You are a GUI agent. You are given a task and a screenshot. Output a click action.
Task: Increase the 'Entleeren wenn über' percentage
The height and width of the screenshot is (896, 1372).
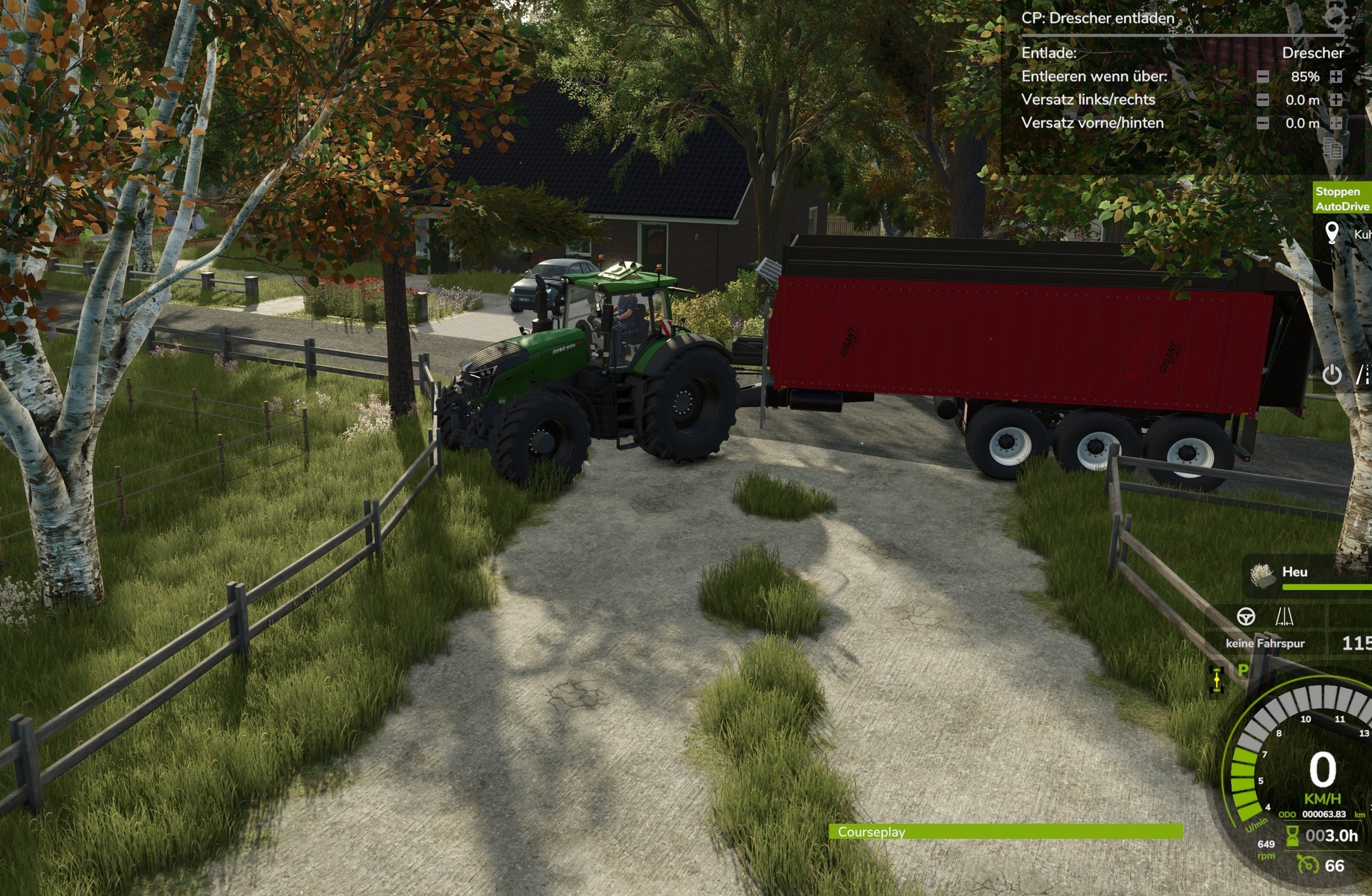pyautogui.click(x=1336, y=77)
